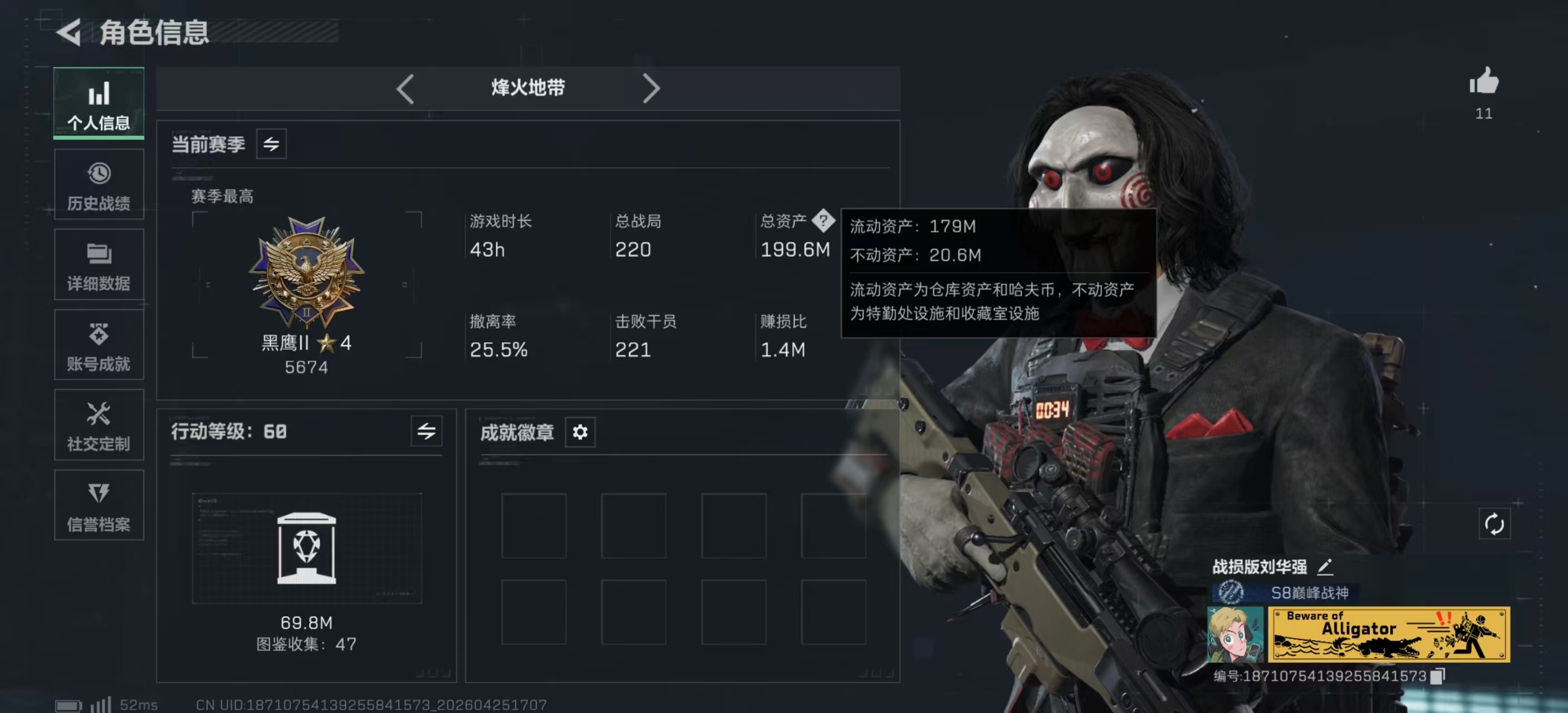Open the 历史战绩 section

99,184
